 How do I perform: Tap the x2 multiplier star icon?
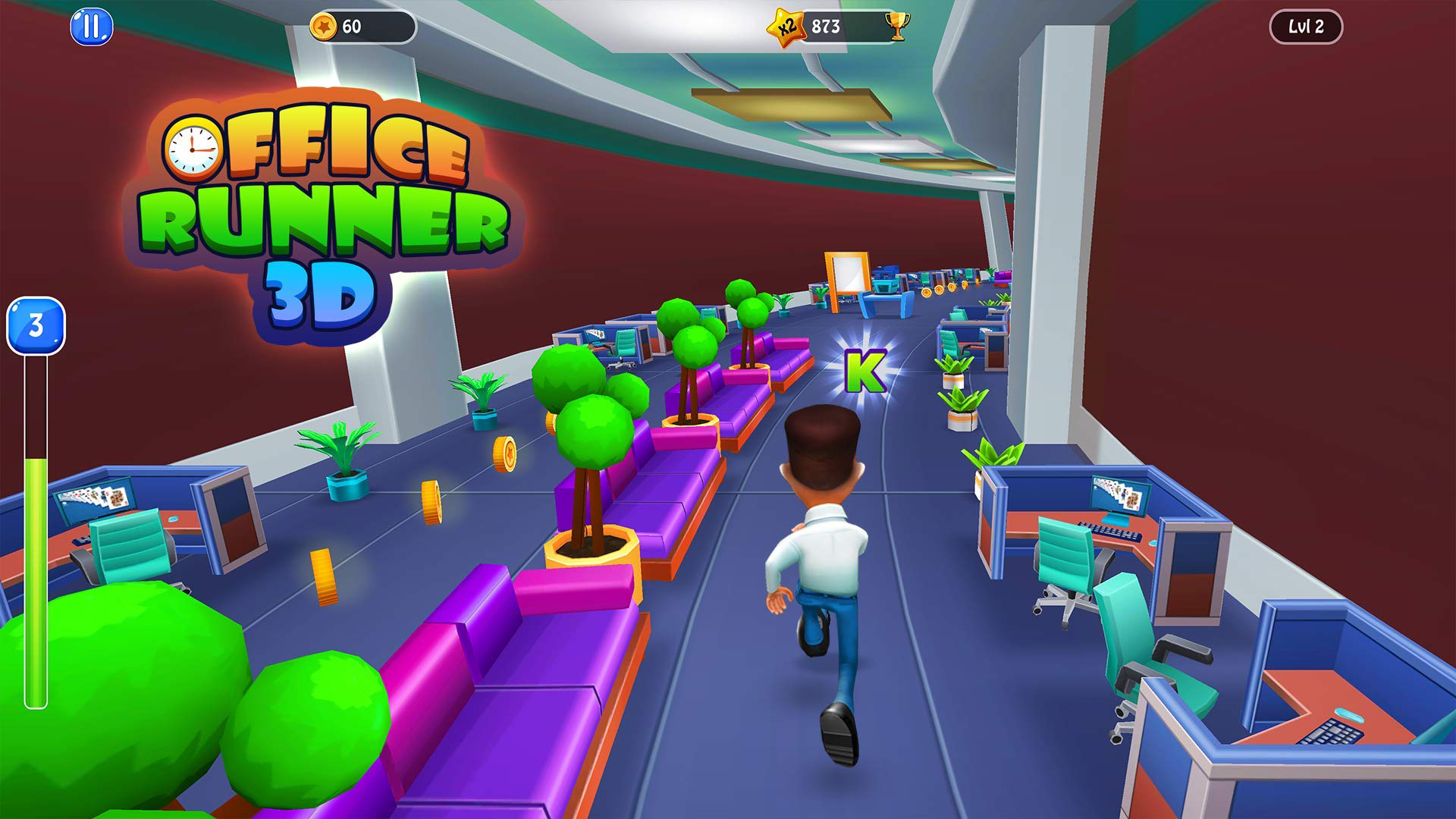[785, 24]
